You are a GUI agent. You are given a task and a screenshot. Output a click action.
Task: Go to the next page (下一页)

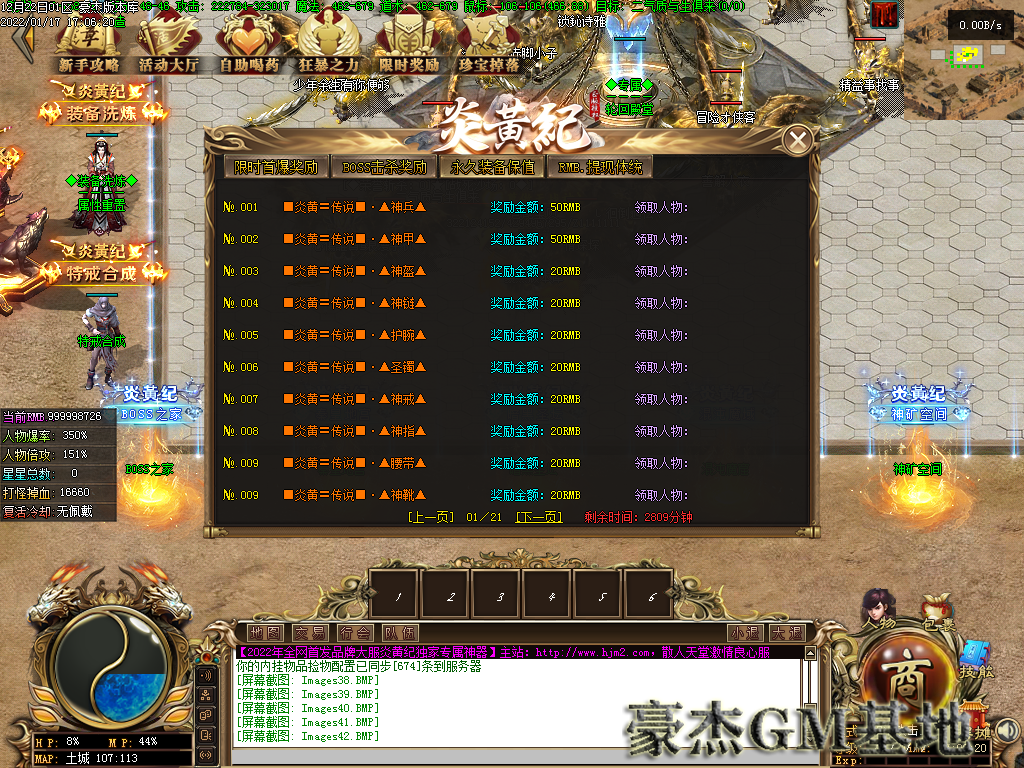(x=538, y=517)
